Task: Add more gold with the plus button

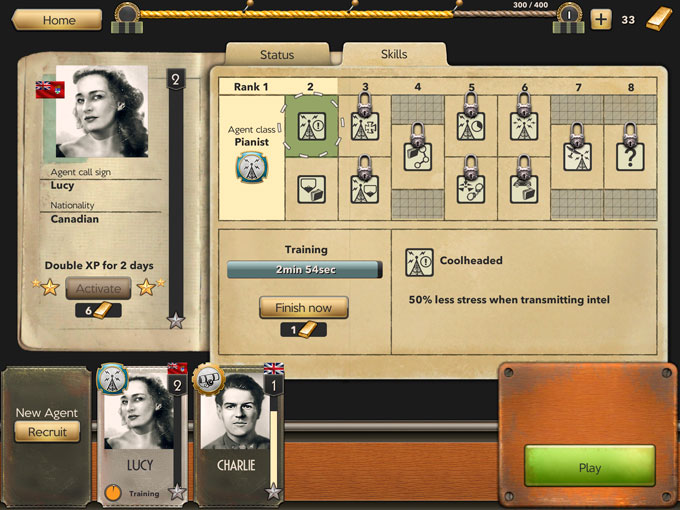Action: (600, 19)
